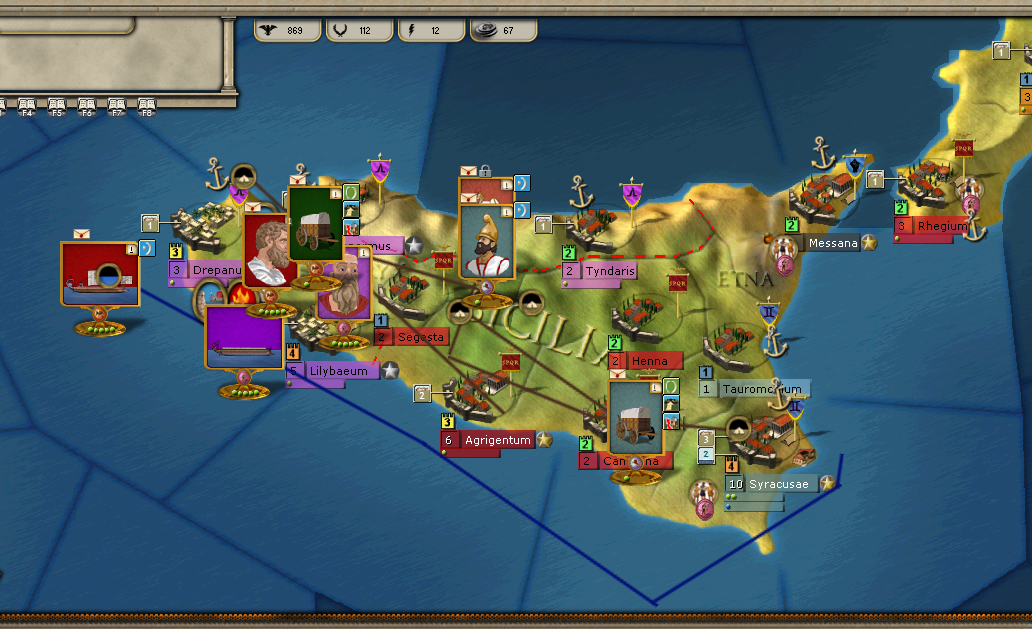The height and width of the screenshot is (629, 1032).
Task: Open the F6 ledger page icon
Action: tap(87, 105)
